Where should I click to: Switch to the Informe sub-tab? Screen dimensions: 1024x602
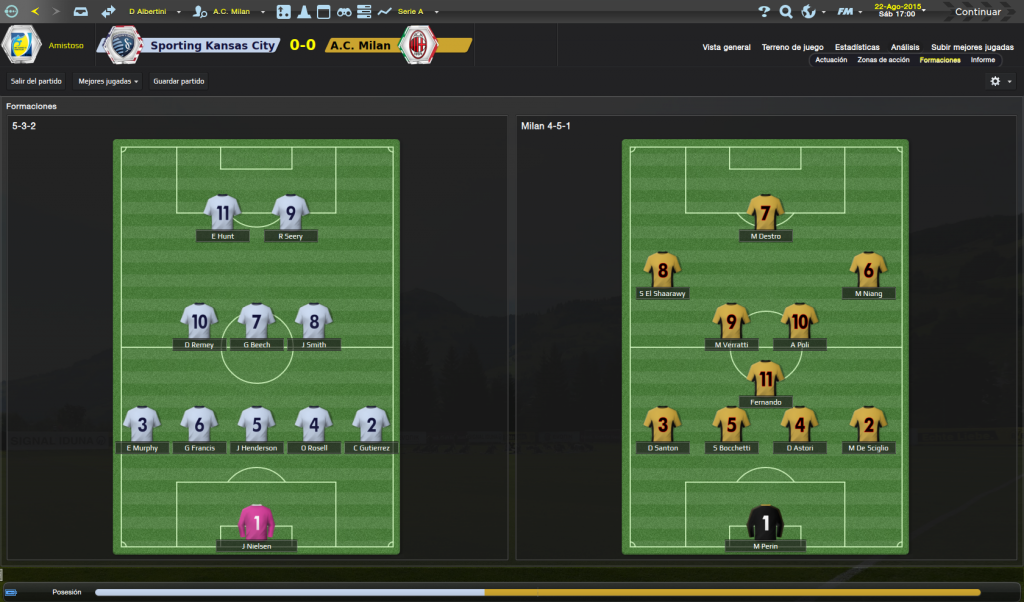[983, 60]
